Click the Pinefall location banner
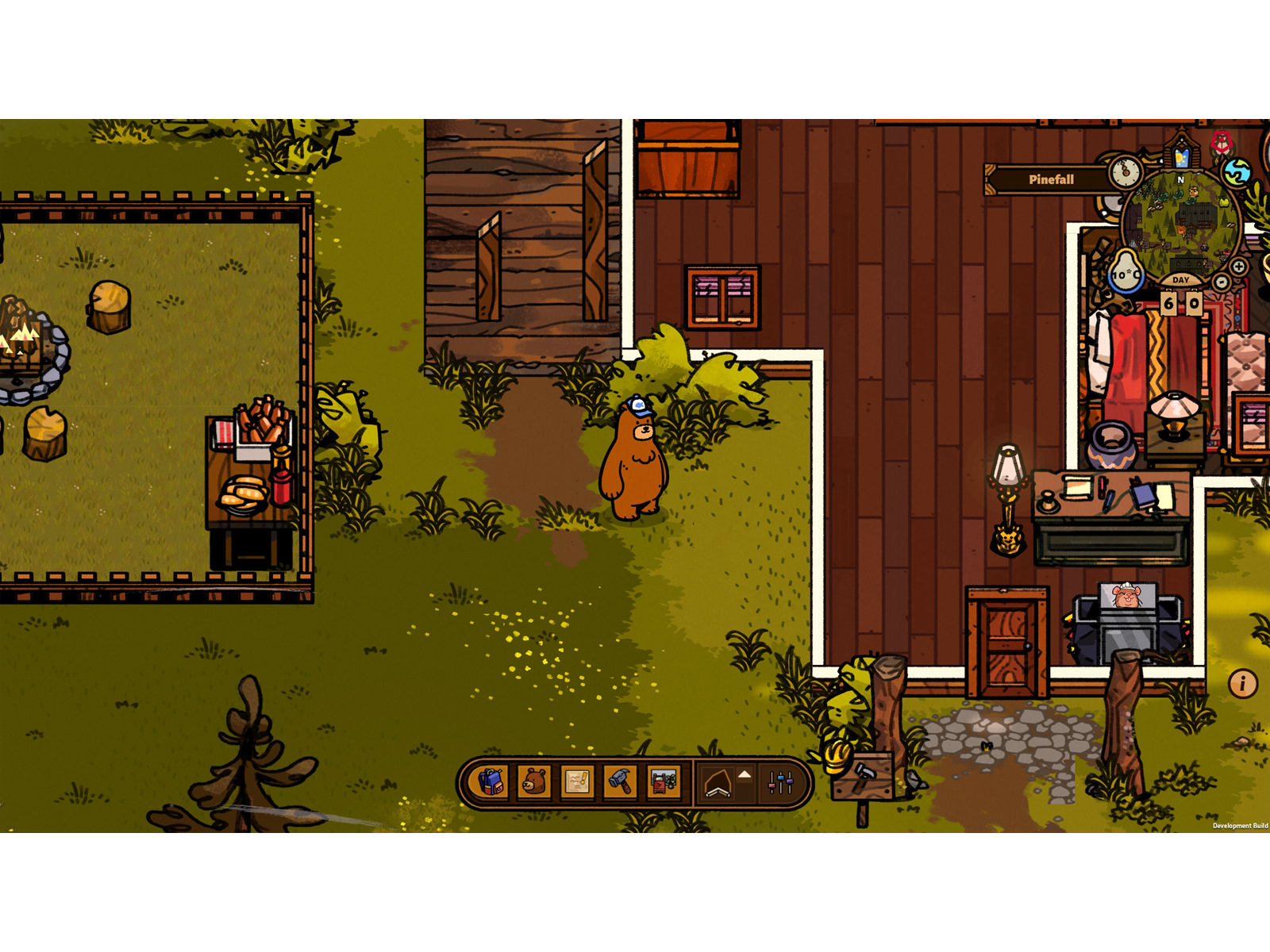 tap(1052, 179)
